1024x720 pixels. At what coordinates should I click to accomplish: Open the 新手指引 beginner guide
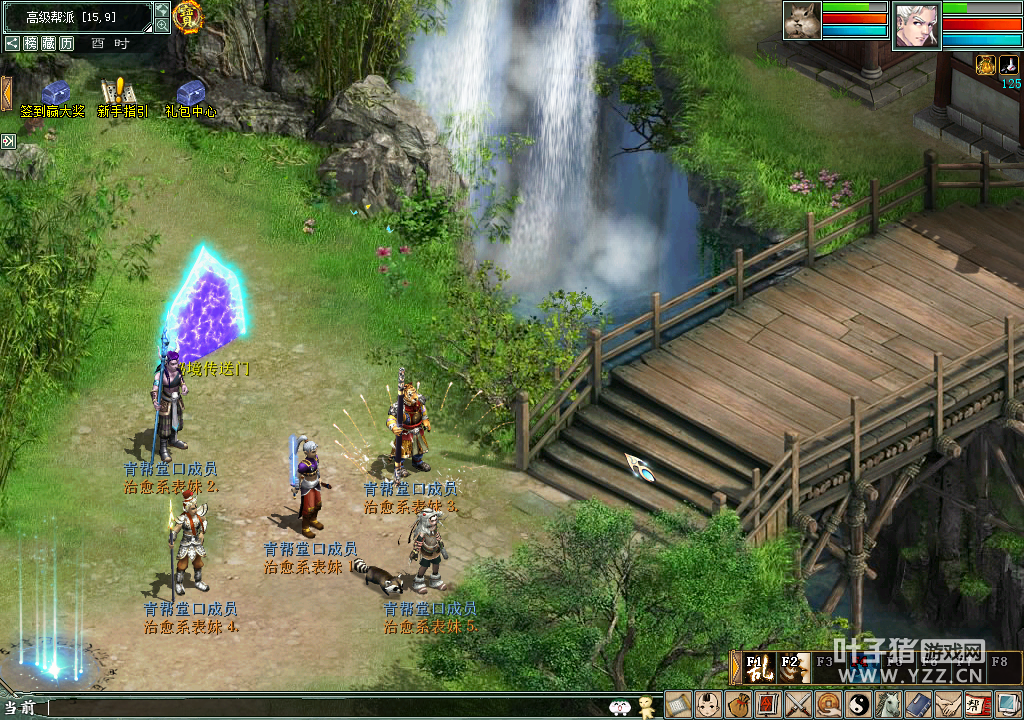coord(122,93)
